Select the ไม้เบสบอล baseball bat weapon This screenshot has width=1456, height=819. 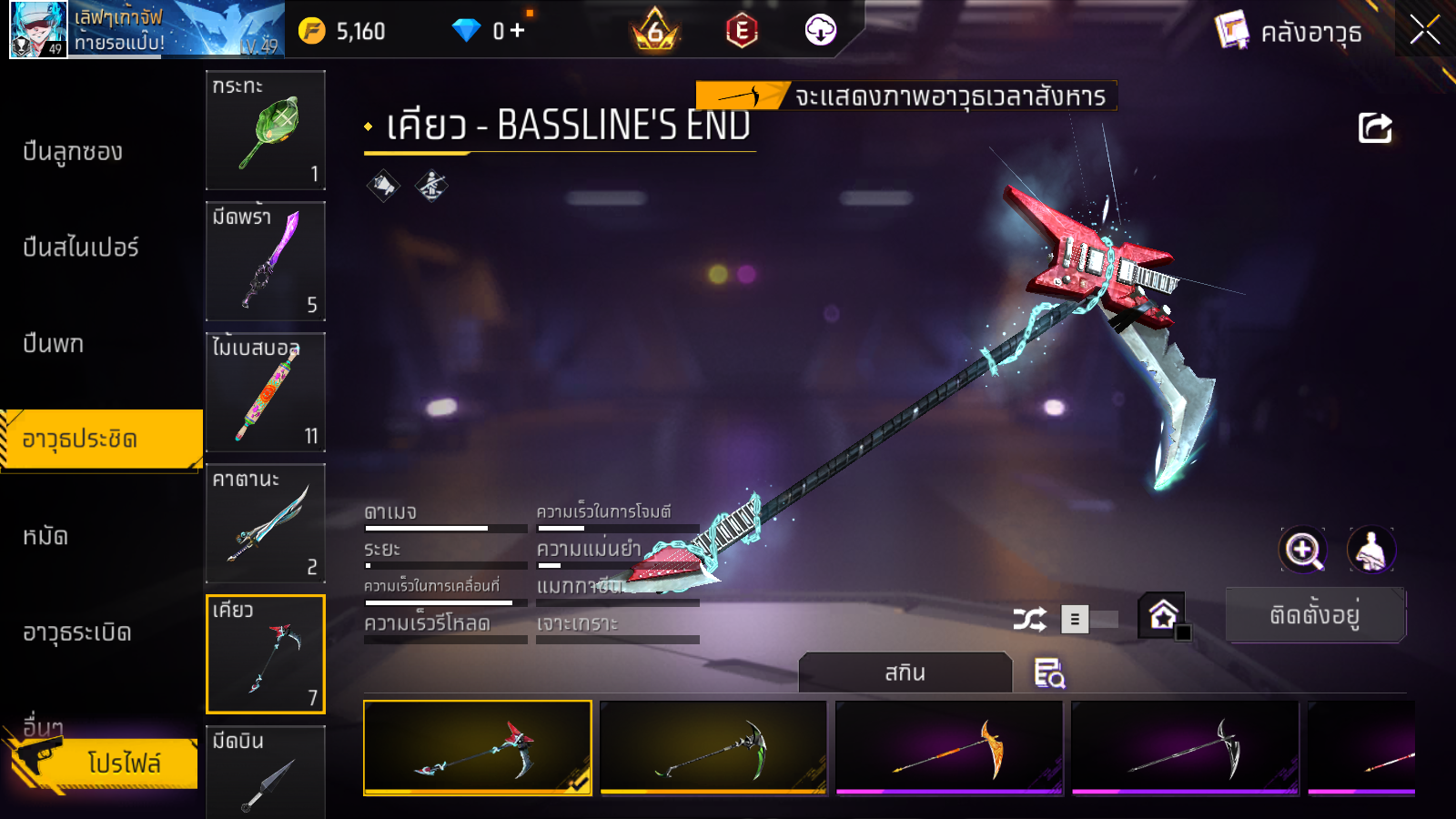pos(266,392)
